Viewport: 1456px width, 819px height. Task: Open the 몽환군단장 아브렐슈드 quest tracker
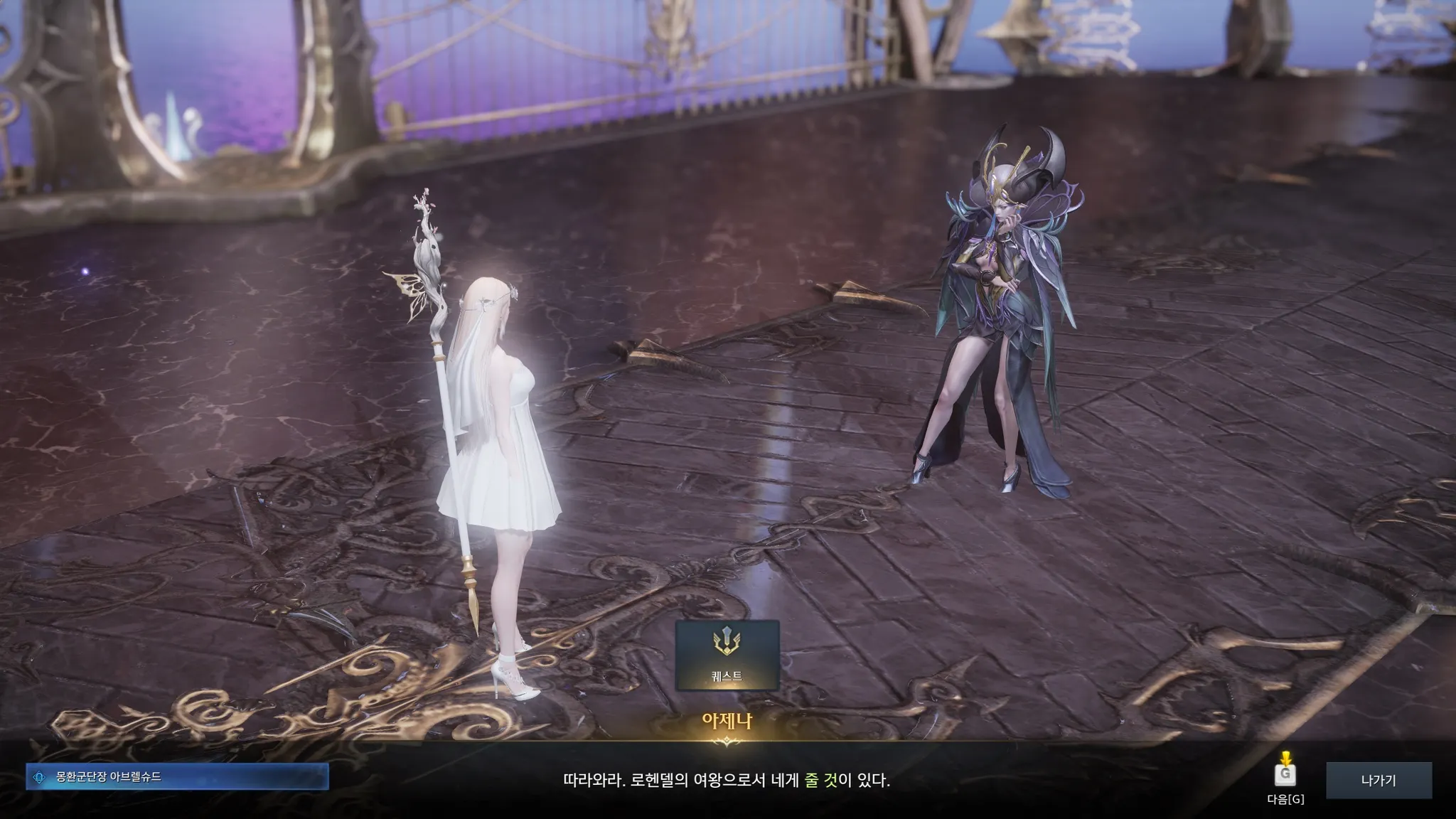[x=178, y=777]
